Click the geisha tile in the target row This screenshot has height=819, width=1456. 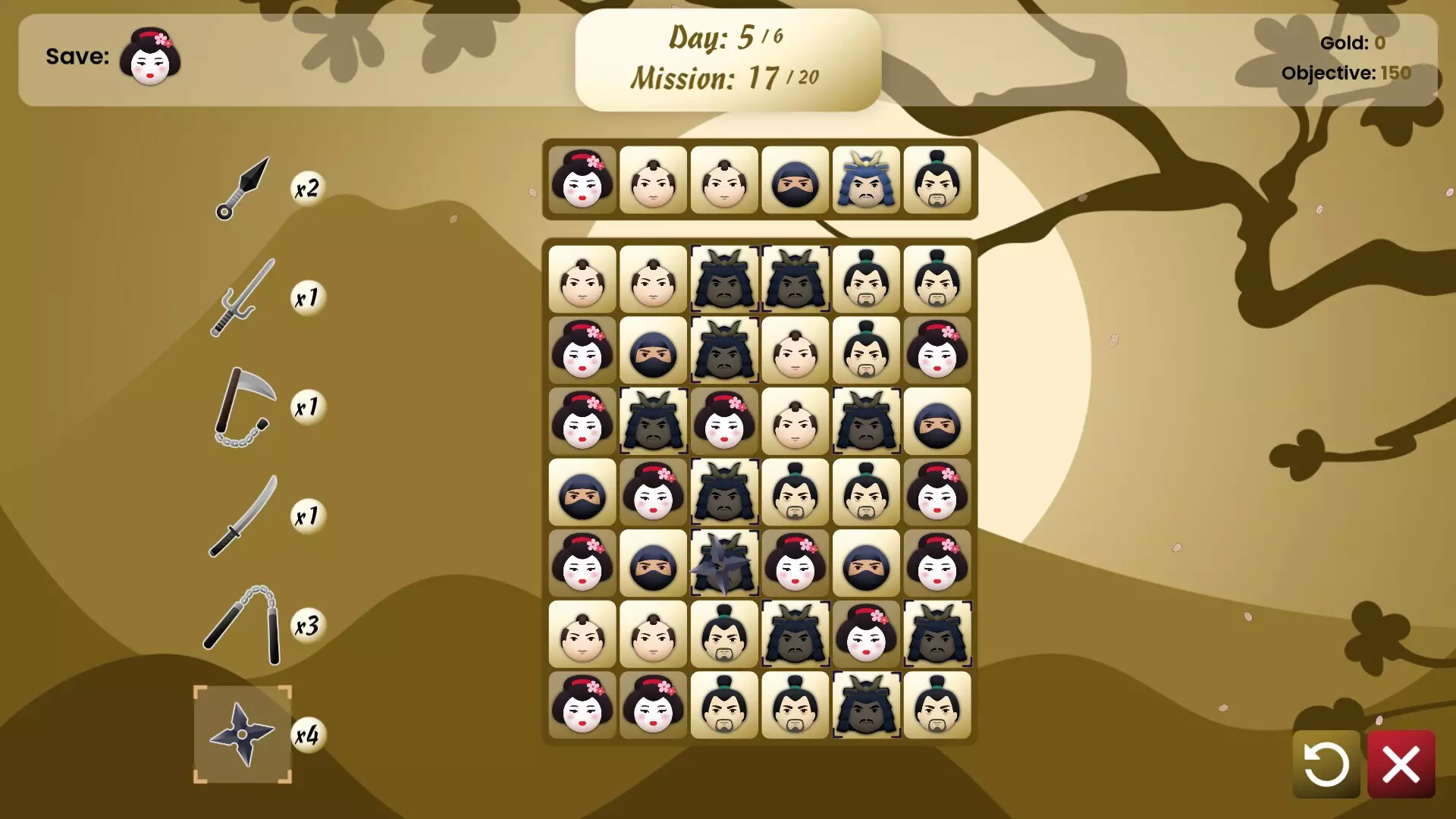click(x=582, y=180)
